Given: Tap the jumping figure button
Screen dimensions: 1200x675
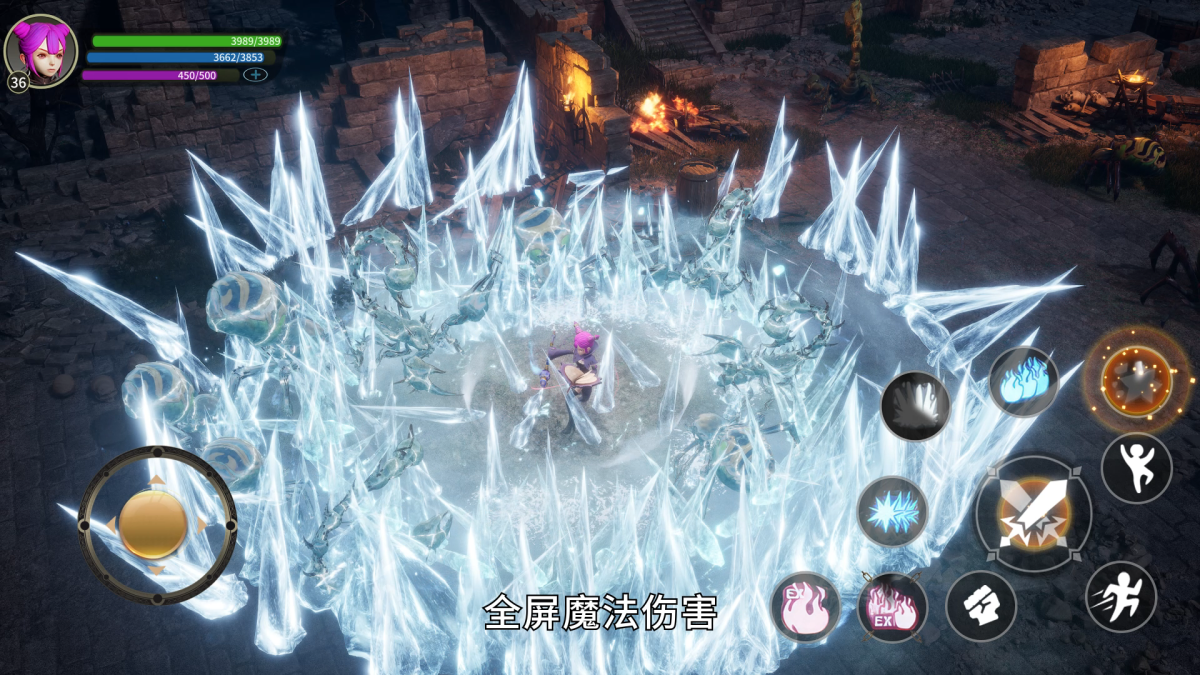Looking at the screenshot, I should pyautogui.click(x=1136, y=468).
